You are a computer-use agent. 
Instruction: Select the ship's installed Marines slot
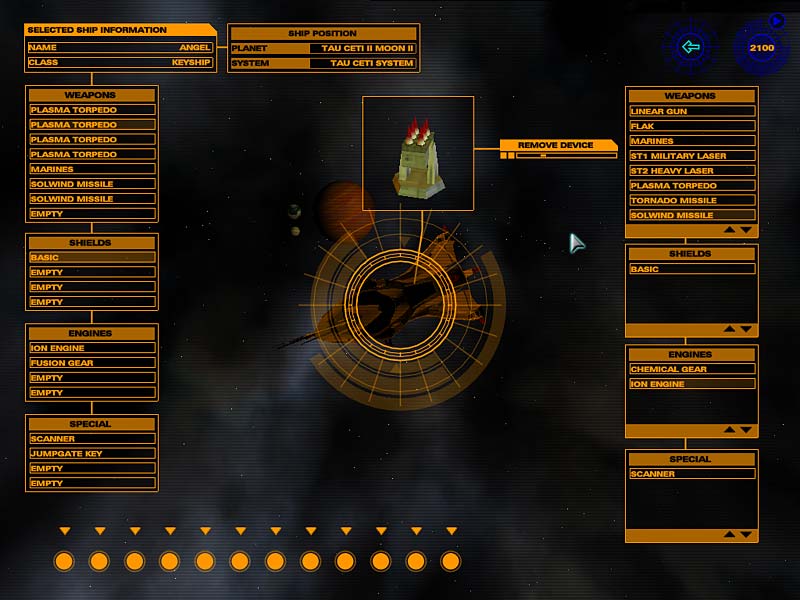[x=92, y=169]
